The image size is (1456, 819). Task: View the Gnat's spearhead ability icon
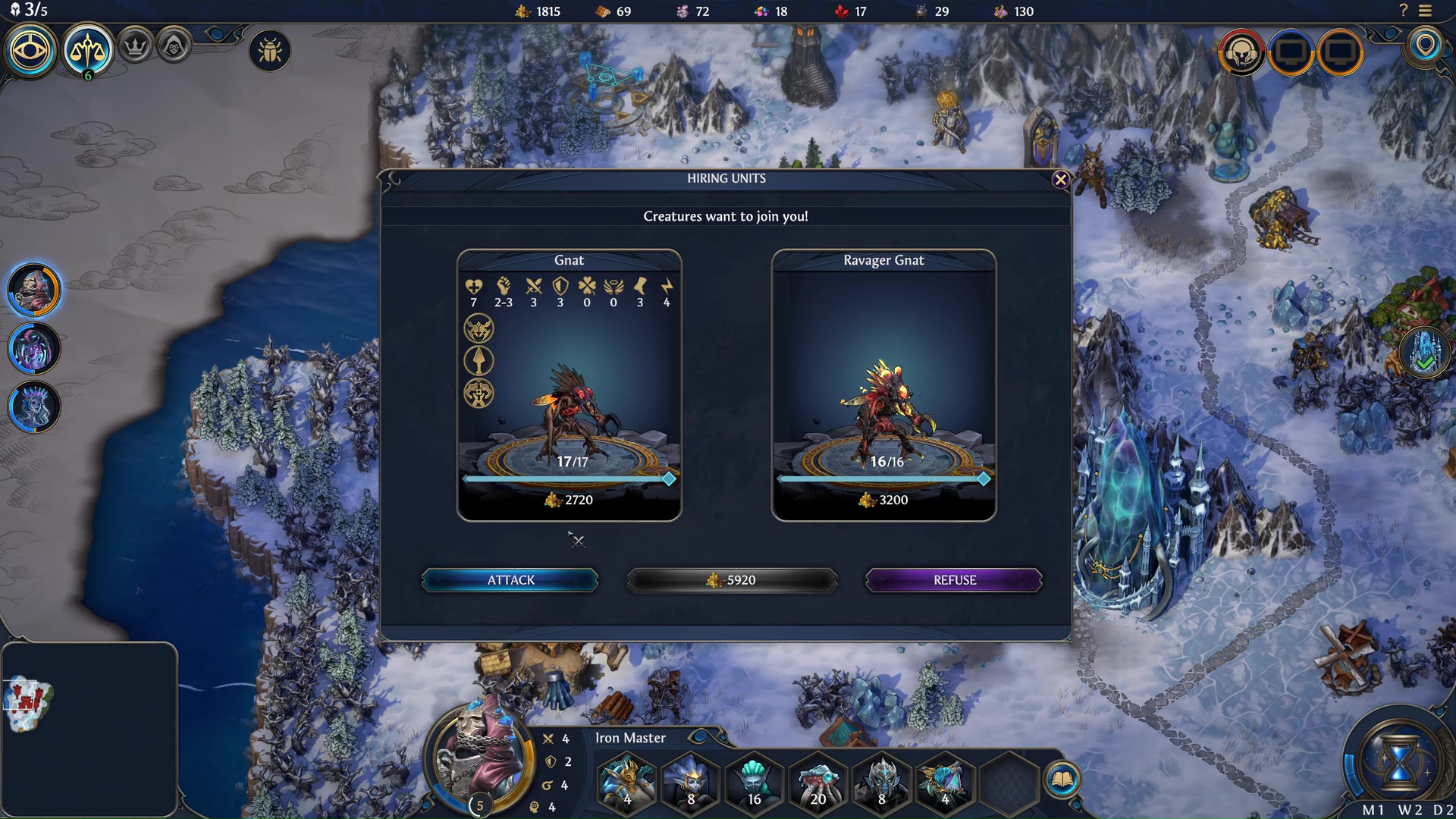click(479, 360)
